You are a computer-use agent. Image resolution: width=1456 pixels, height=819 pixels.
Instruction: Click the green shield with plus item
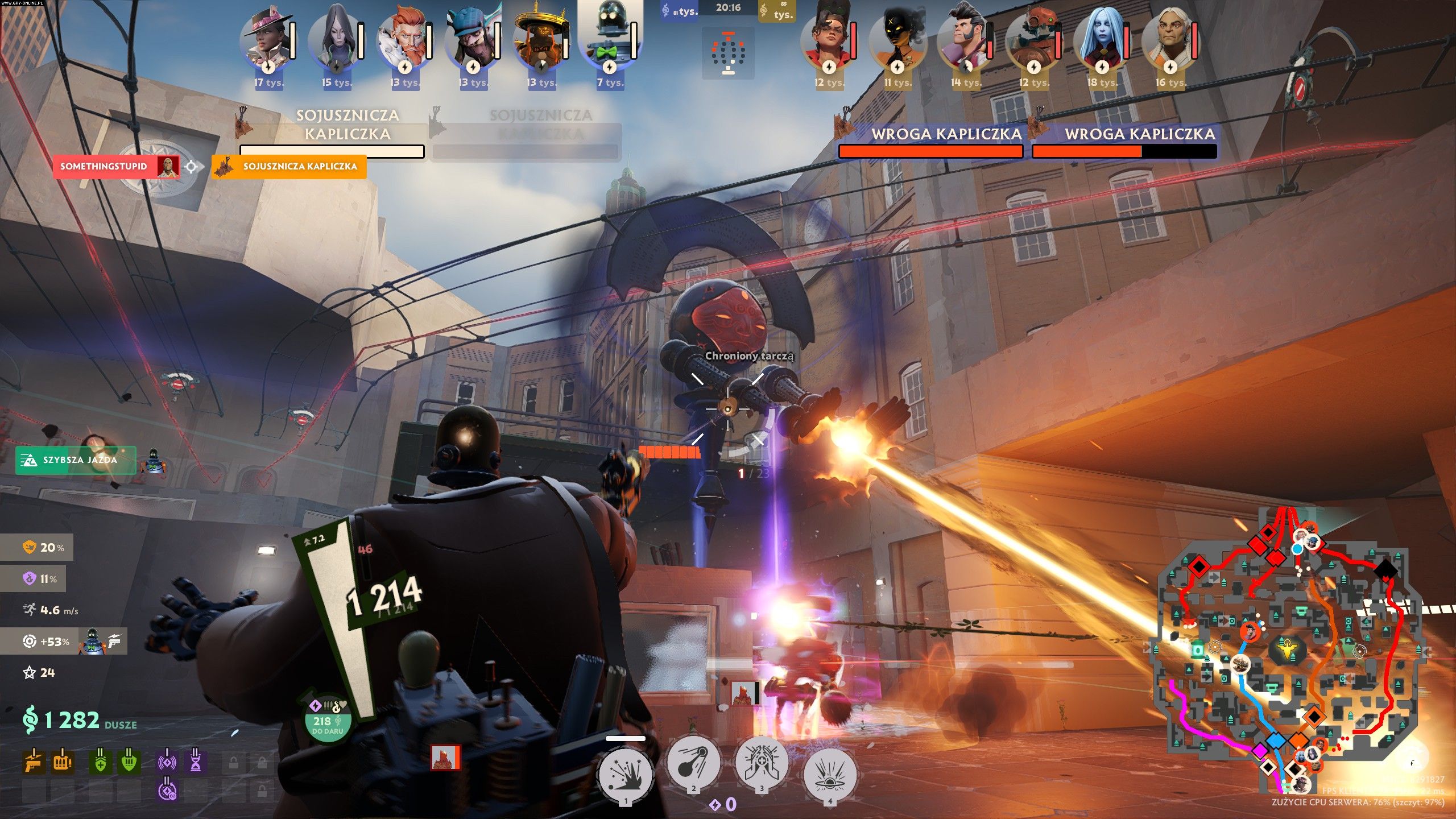pyautogui.click(x=100, y=762)
